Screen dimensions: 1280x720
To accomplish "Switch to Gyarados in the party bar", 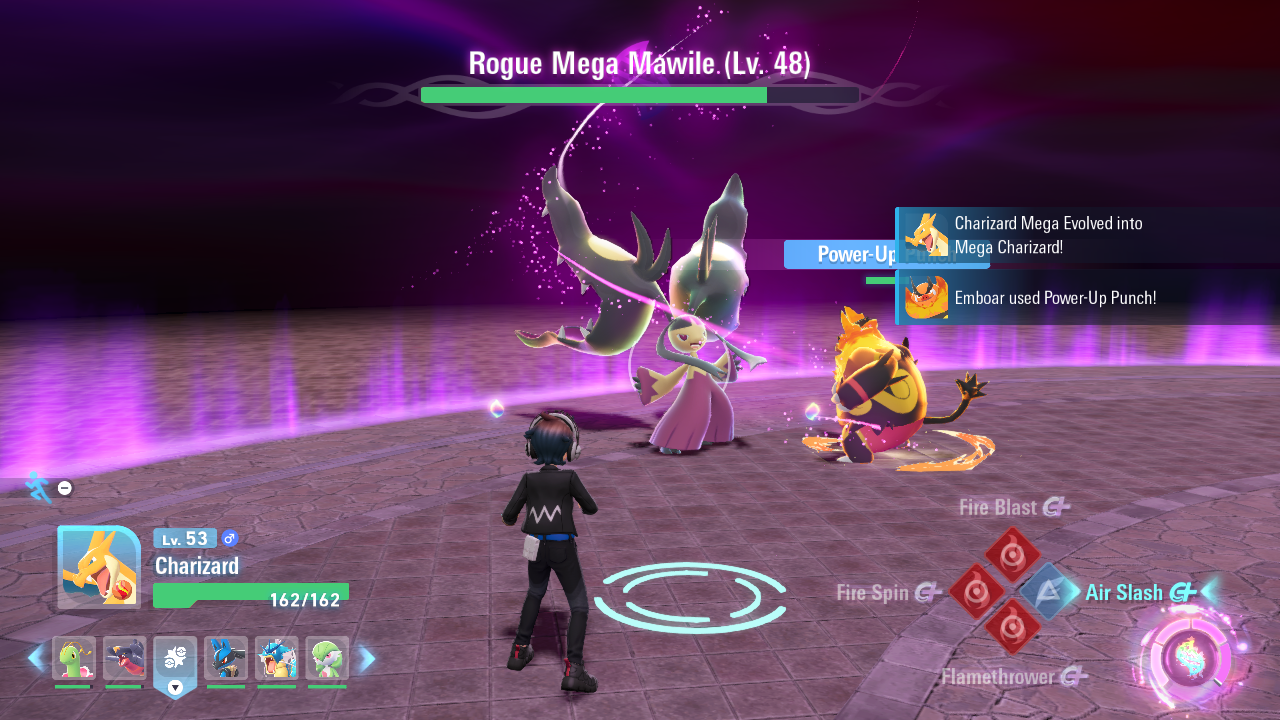I will click(276, 658).
